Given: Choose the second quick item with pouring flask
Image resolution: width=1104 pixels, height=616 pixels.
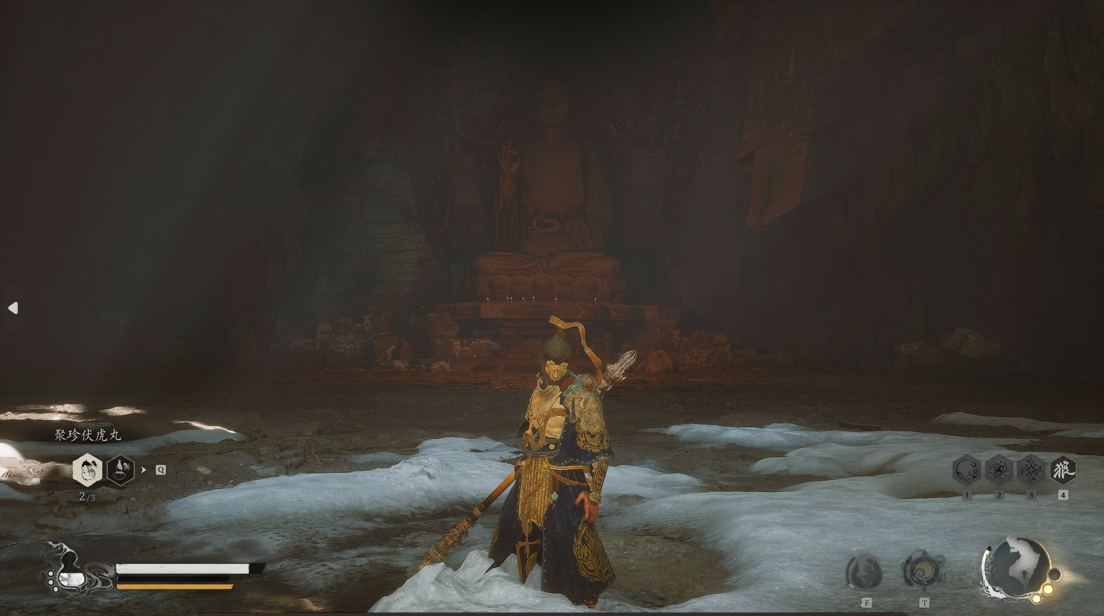Looking at the screenshot, I should click(x=121, y=469).
